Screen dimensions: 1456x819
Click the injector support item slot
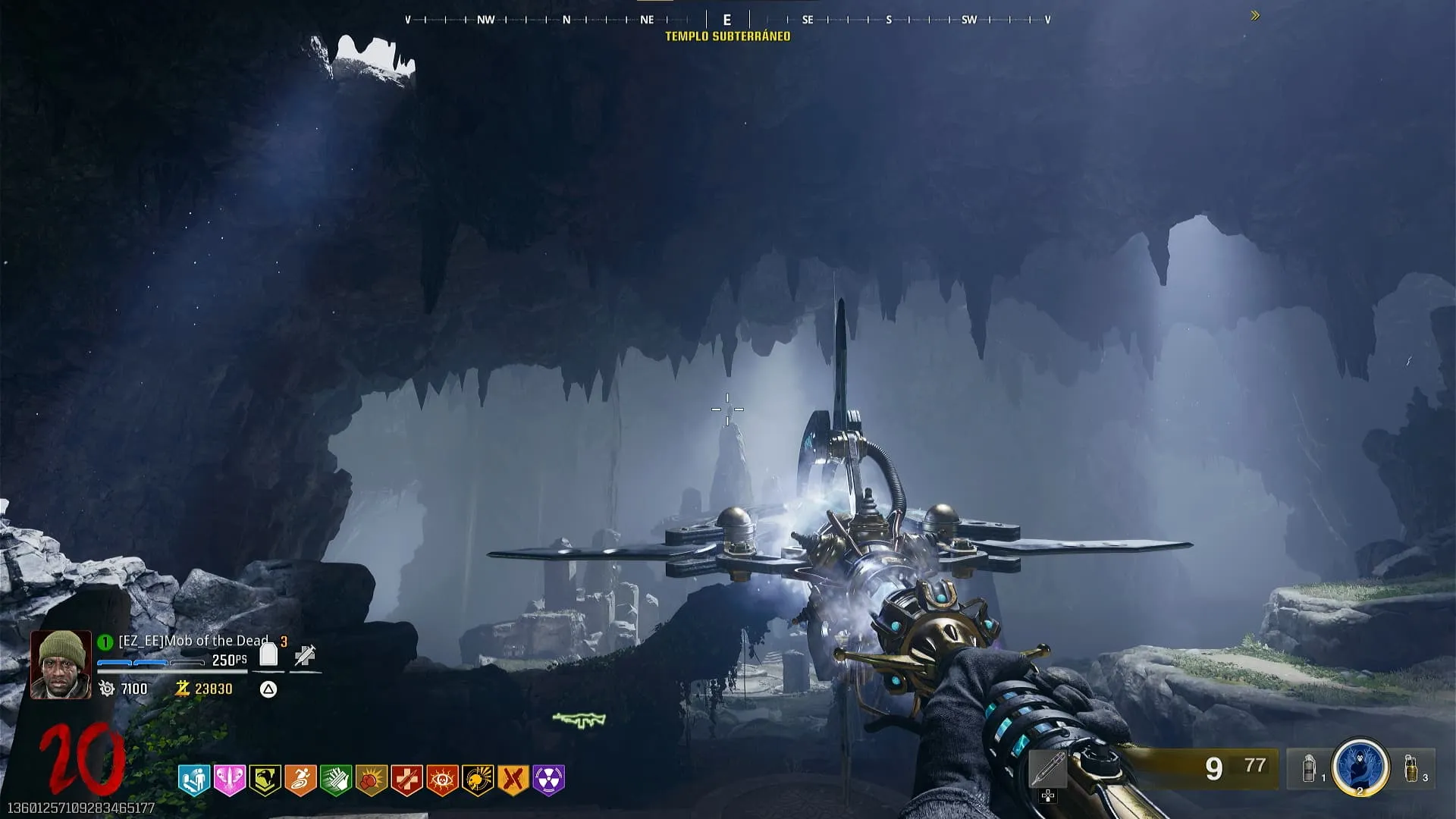coord(1048,770)
